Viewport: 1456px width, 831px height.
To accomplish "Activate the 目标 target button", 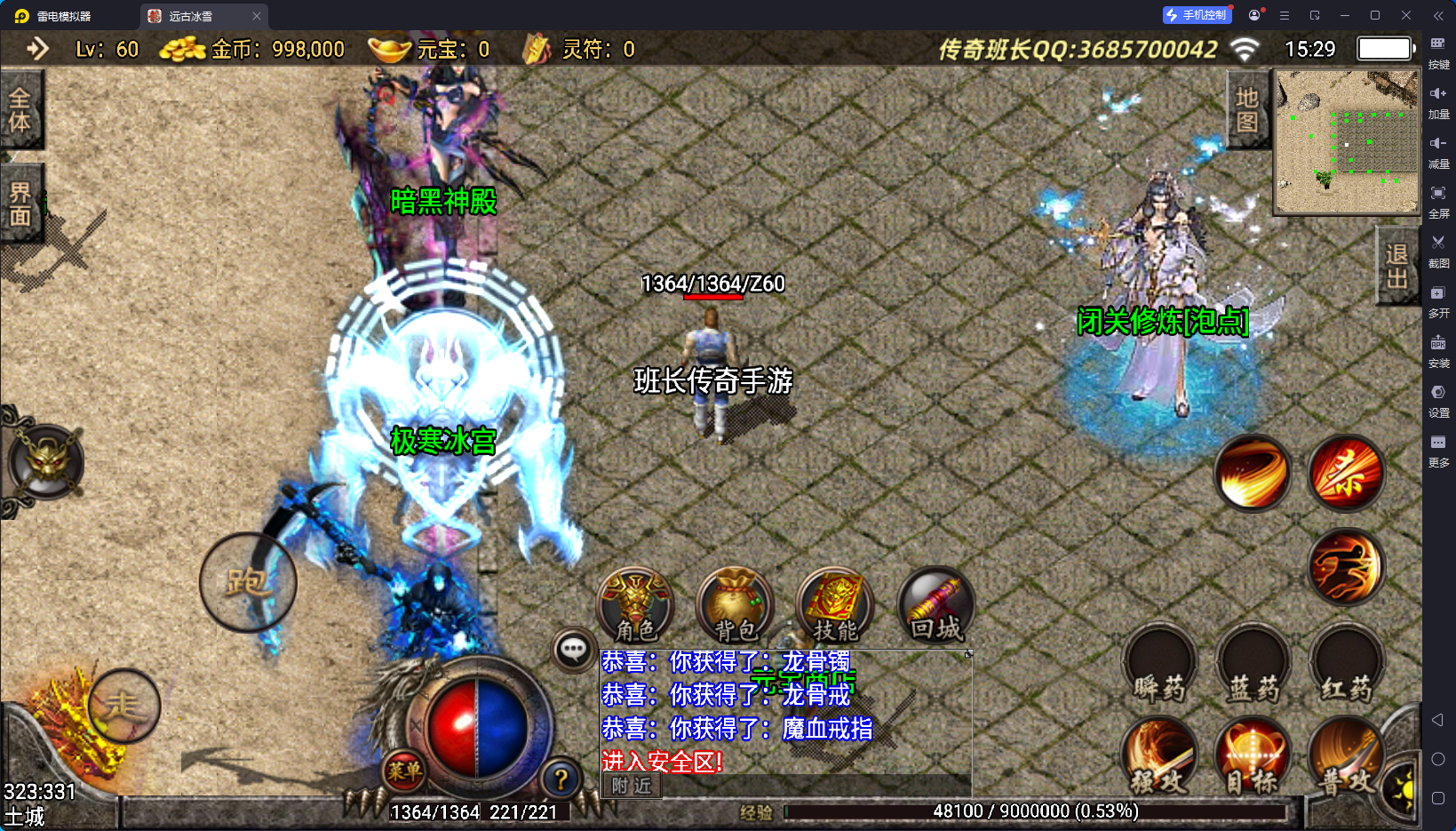I will (1253, 757).
